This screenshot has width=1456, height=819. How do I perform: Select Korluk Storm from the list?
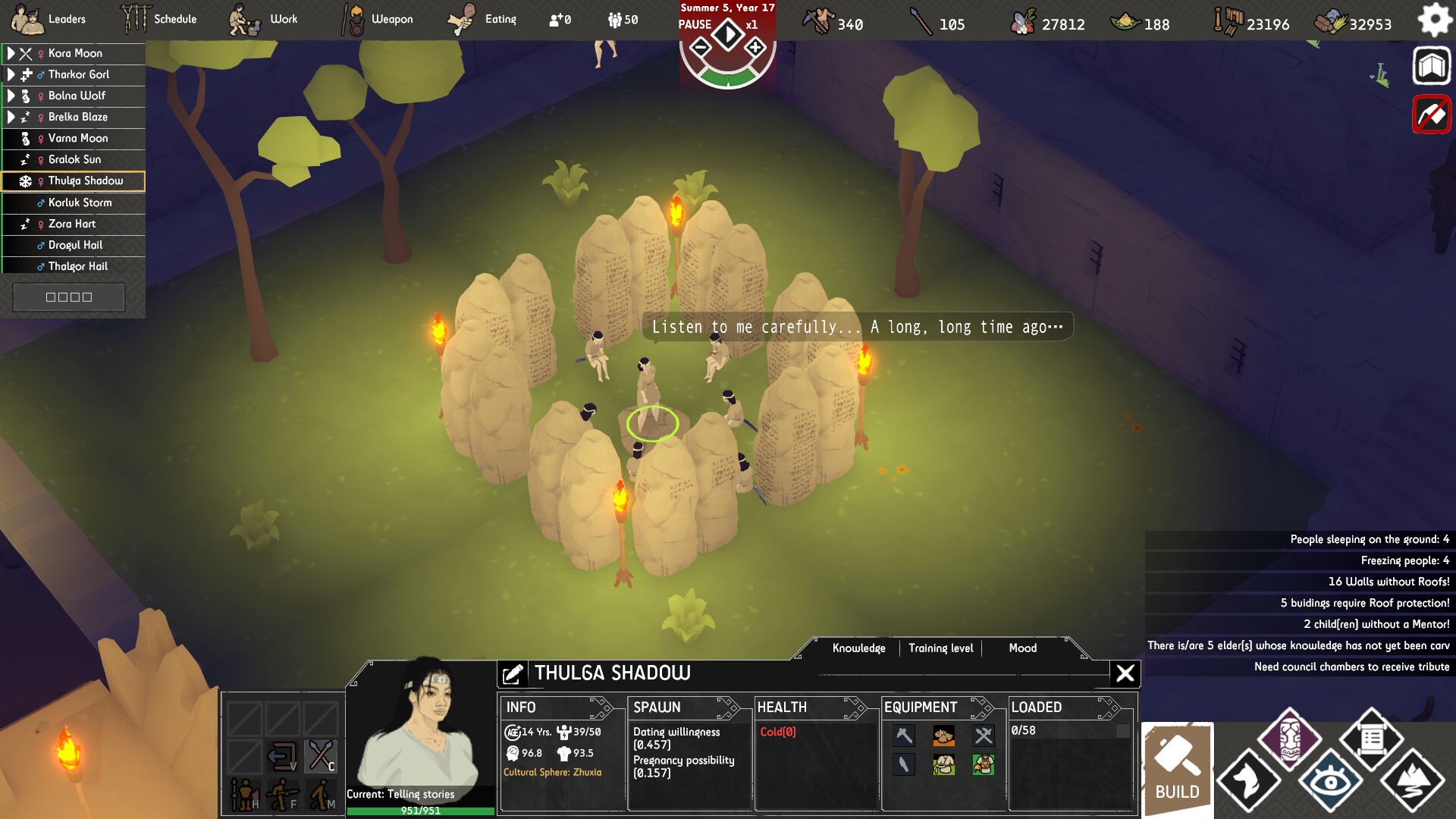click(x=80, y=202)
